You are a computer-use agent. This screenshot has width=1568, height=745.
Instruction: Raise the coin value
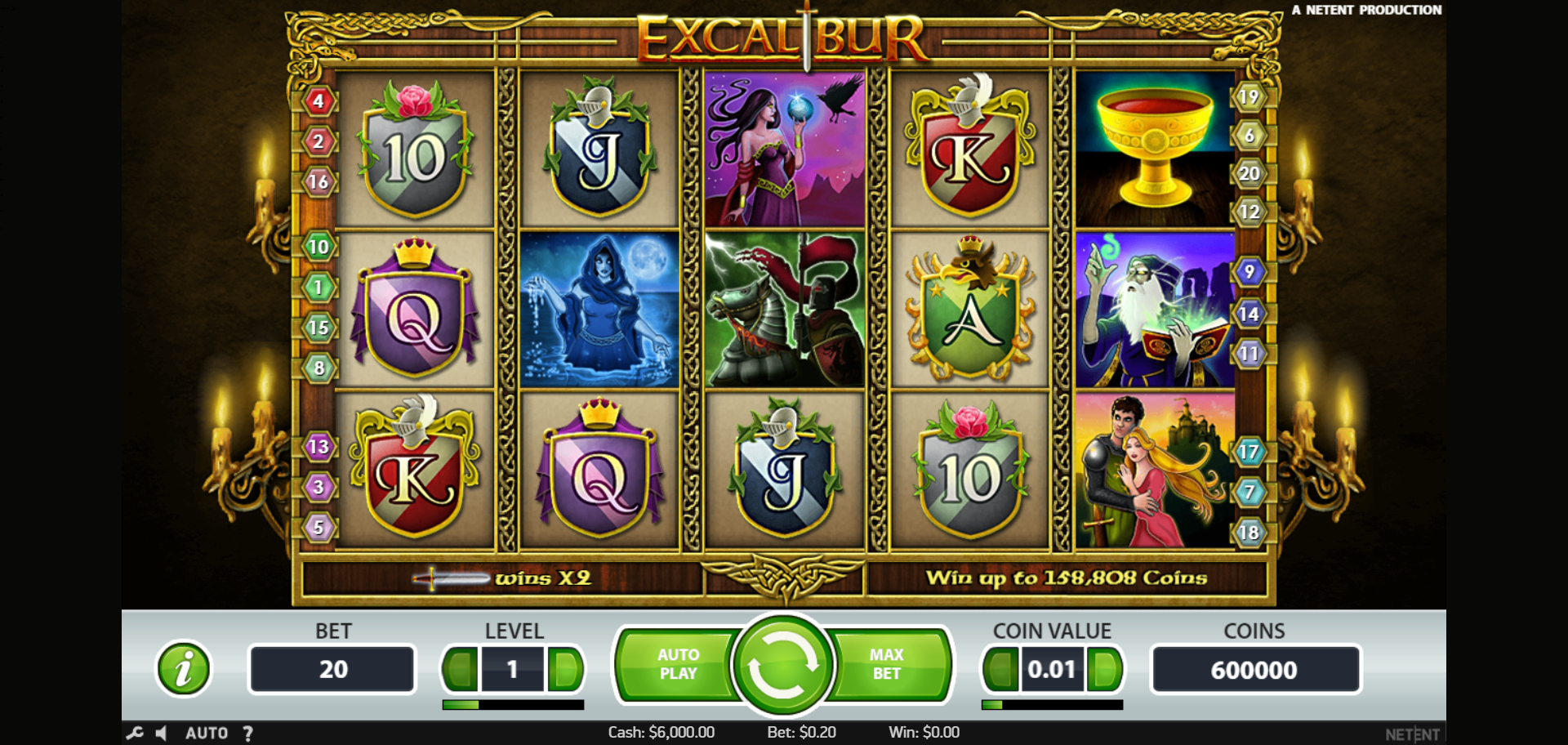[x=1105, y=670]
